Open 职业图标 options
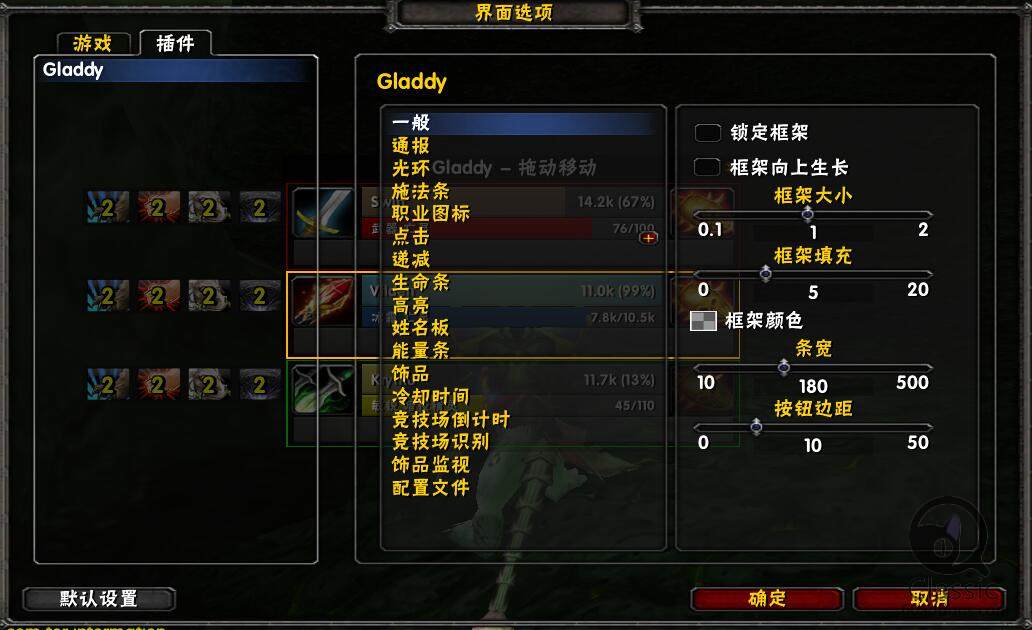This screenshot has width=1032, height=630. (x=430, y=214)
